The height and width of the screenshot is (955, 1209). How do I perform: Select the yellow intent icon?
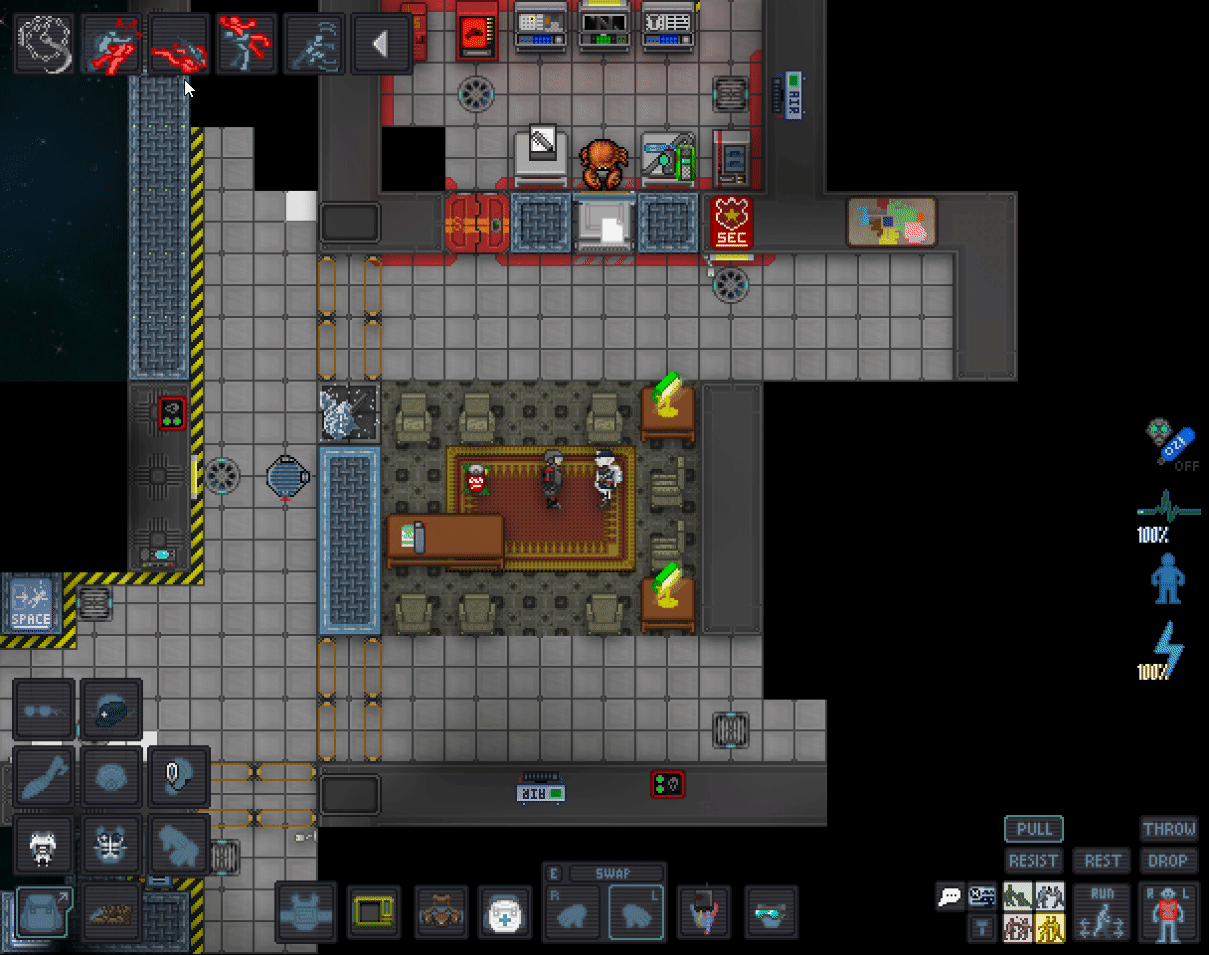1050,929
